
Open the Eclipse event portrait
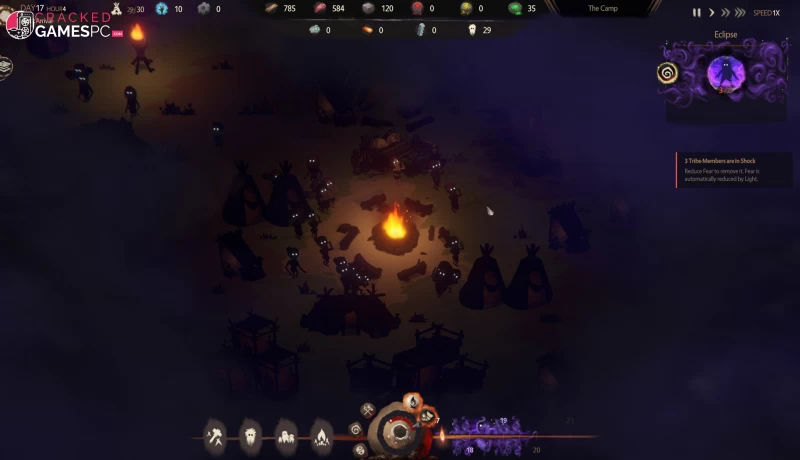coord(723,73)
